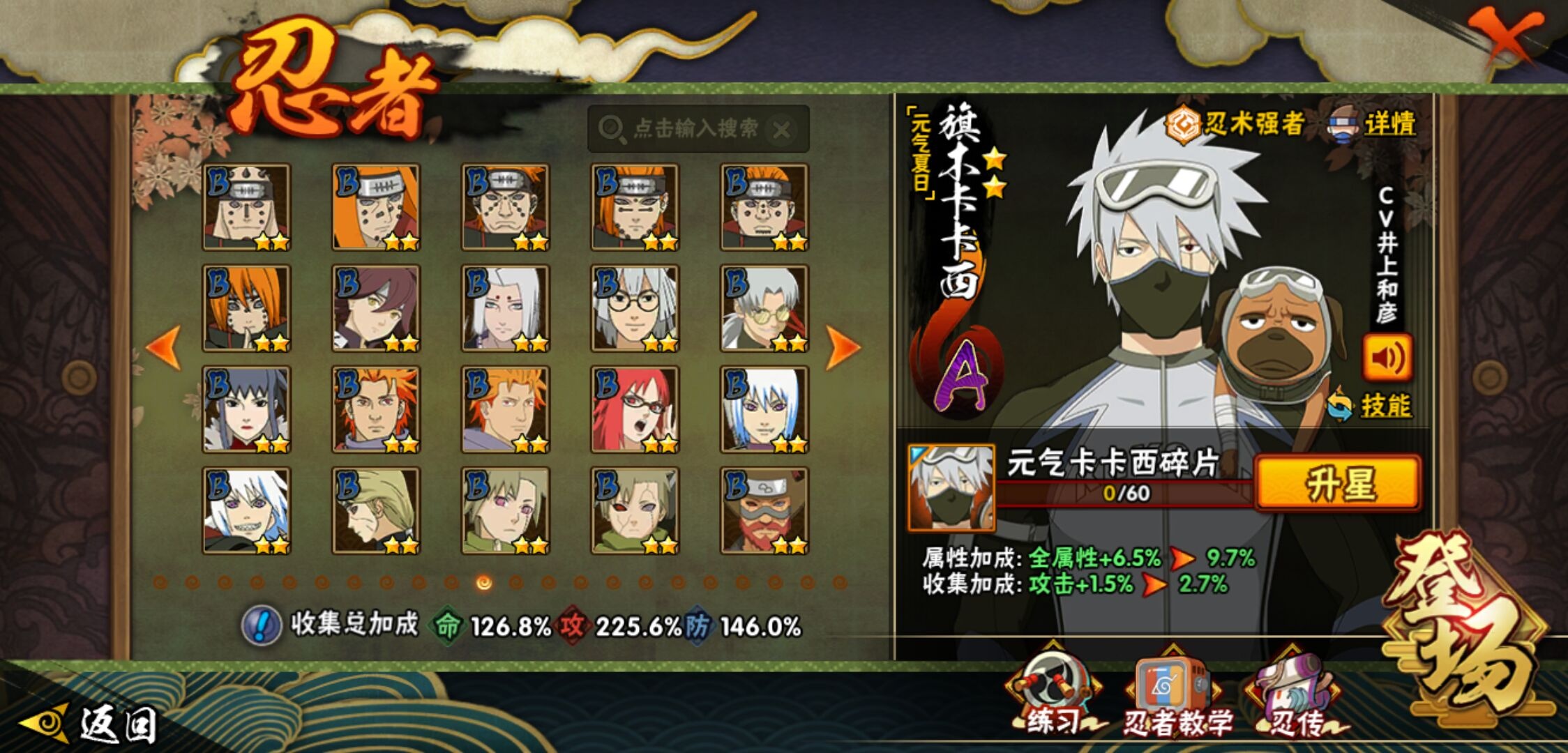The image size is (1568, 753).
Task: Show the collection total bonus info
Action: (x=262, y=625)
